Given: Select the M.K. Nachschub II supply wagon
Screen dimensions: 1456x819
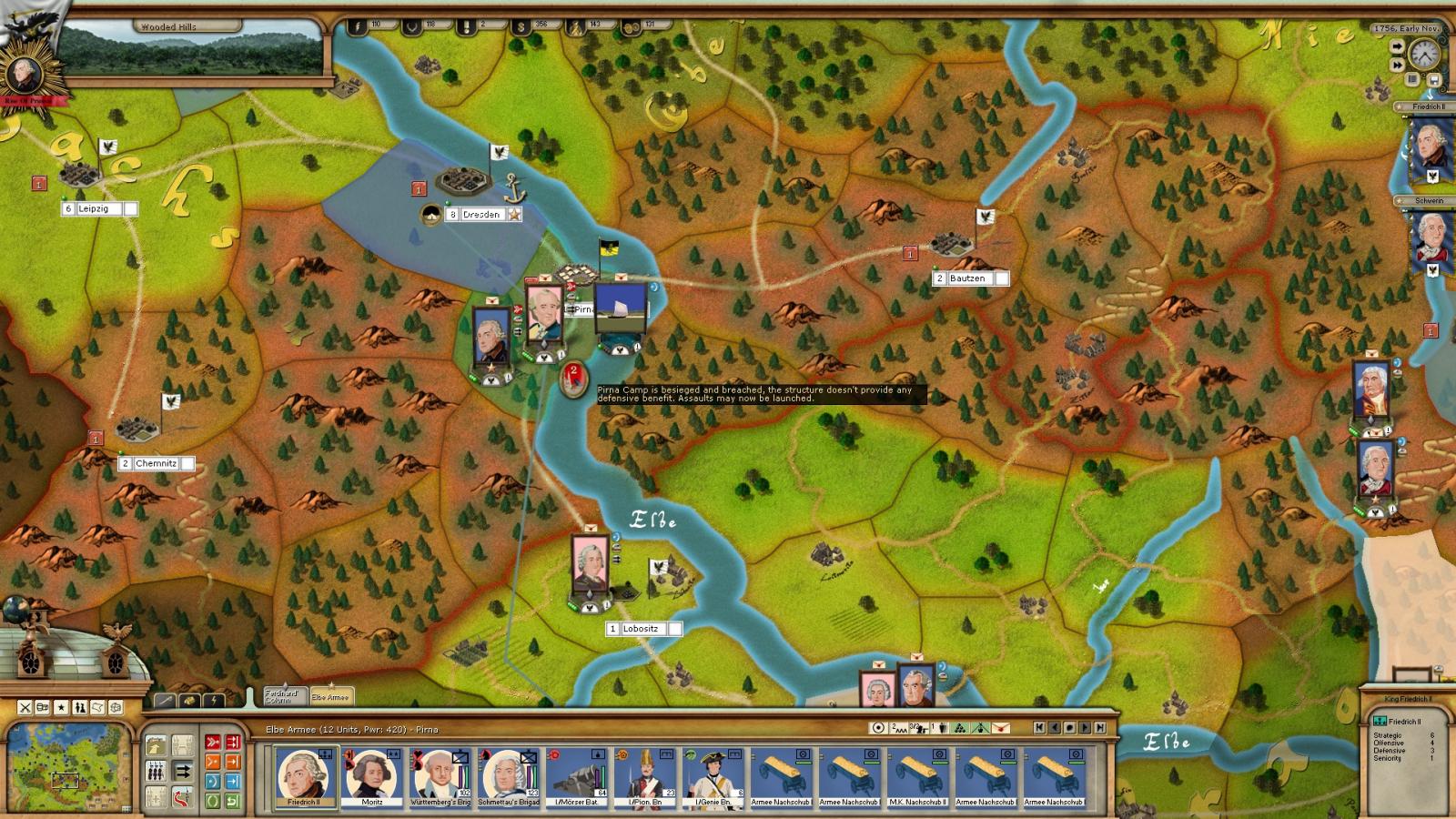Looking at the screenshot, I should (x=917, y=776).
